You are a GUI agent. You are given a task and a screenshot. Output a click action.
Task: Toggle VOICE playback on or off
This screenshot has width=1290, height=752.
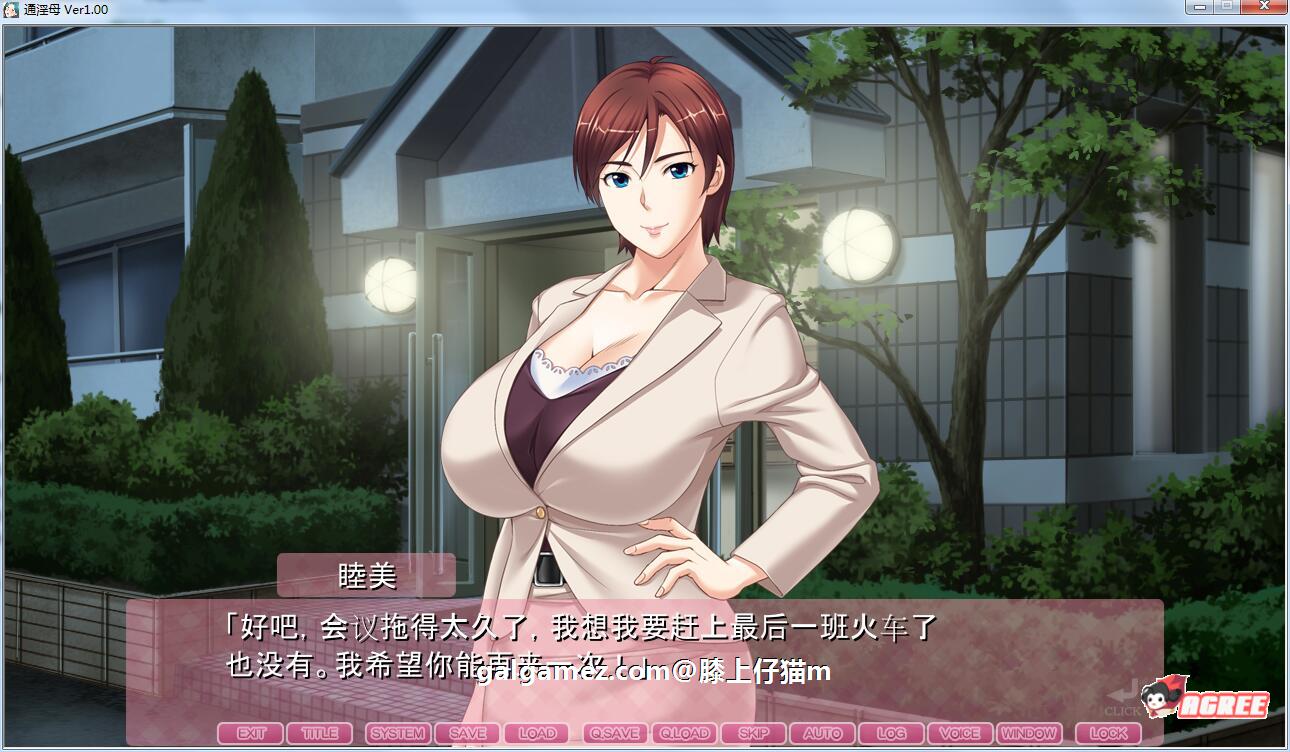click(x=960, y=733)
